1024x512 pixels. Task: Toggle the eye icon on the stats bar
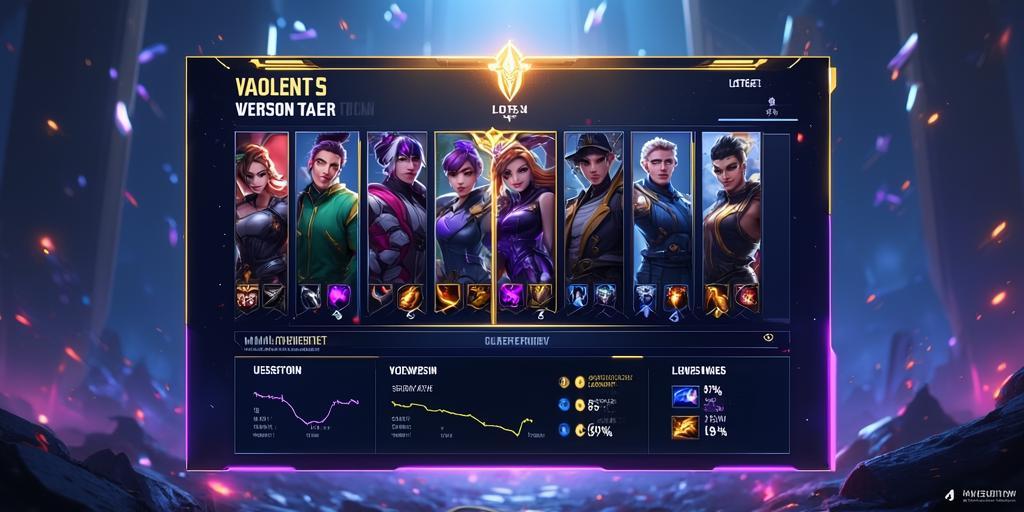(x=768, y=338)
